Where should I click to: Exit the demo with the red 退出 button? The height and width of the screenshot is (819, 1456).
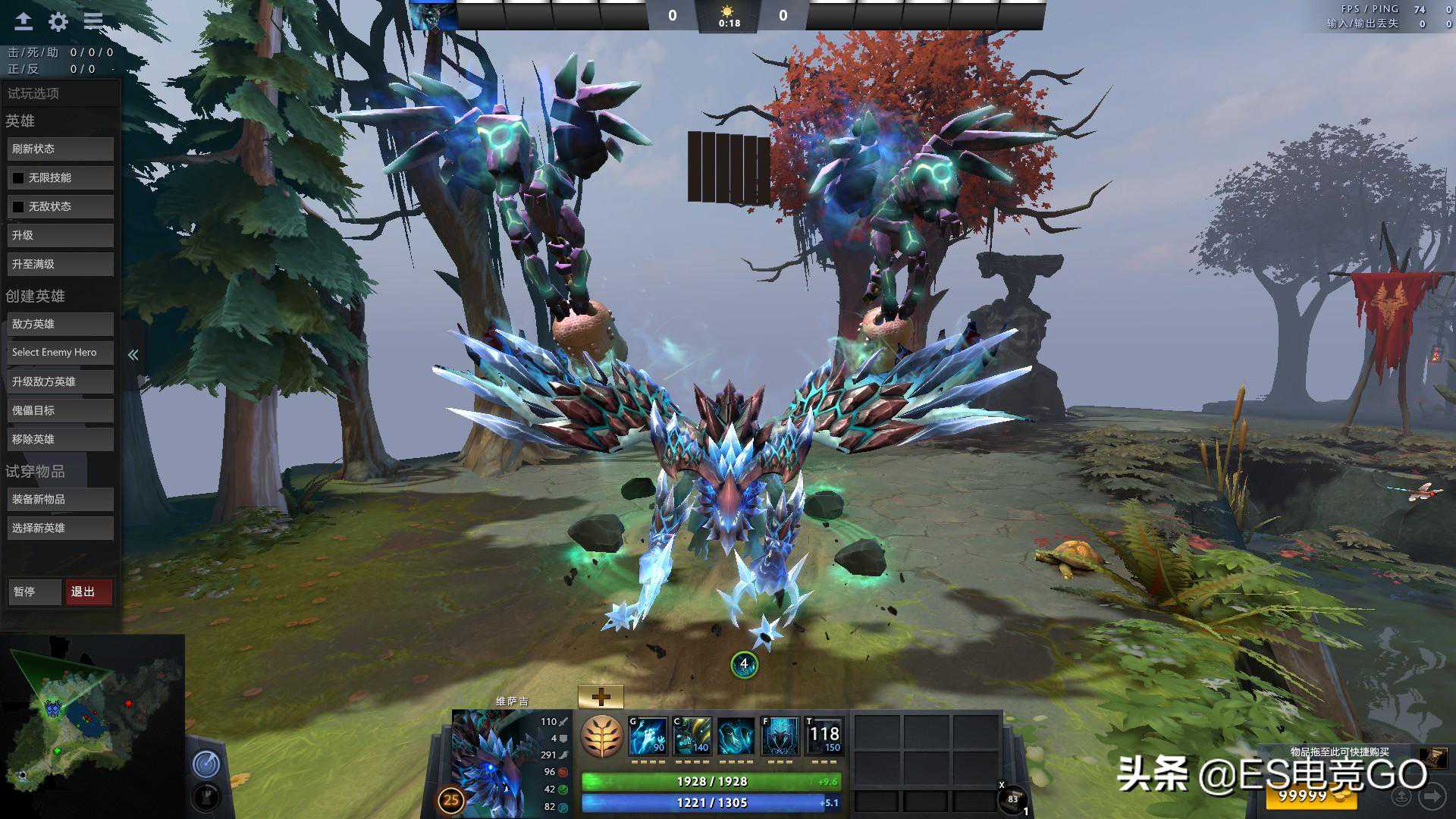89,591
